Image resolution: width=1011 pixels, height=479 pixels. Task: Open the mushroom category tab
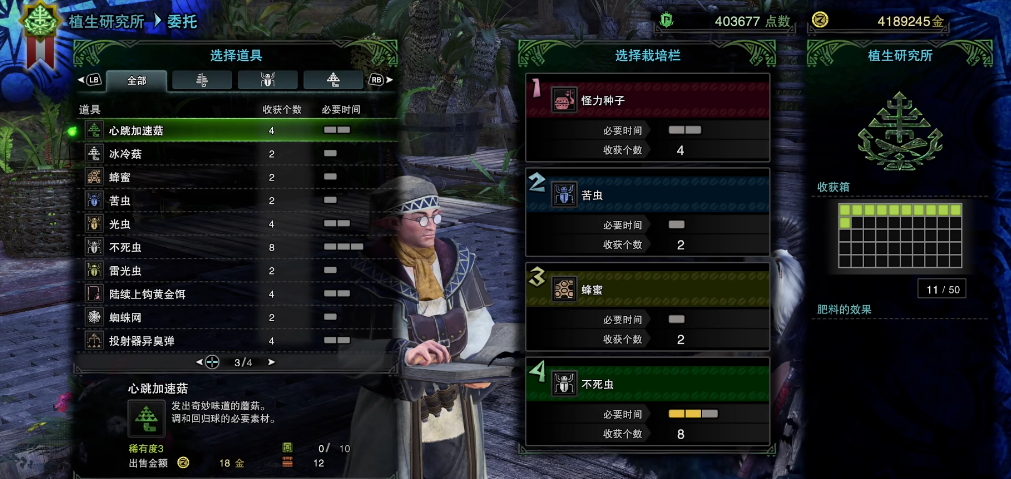[x=333, y=80]
